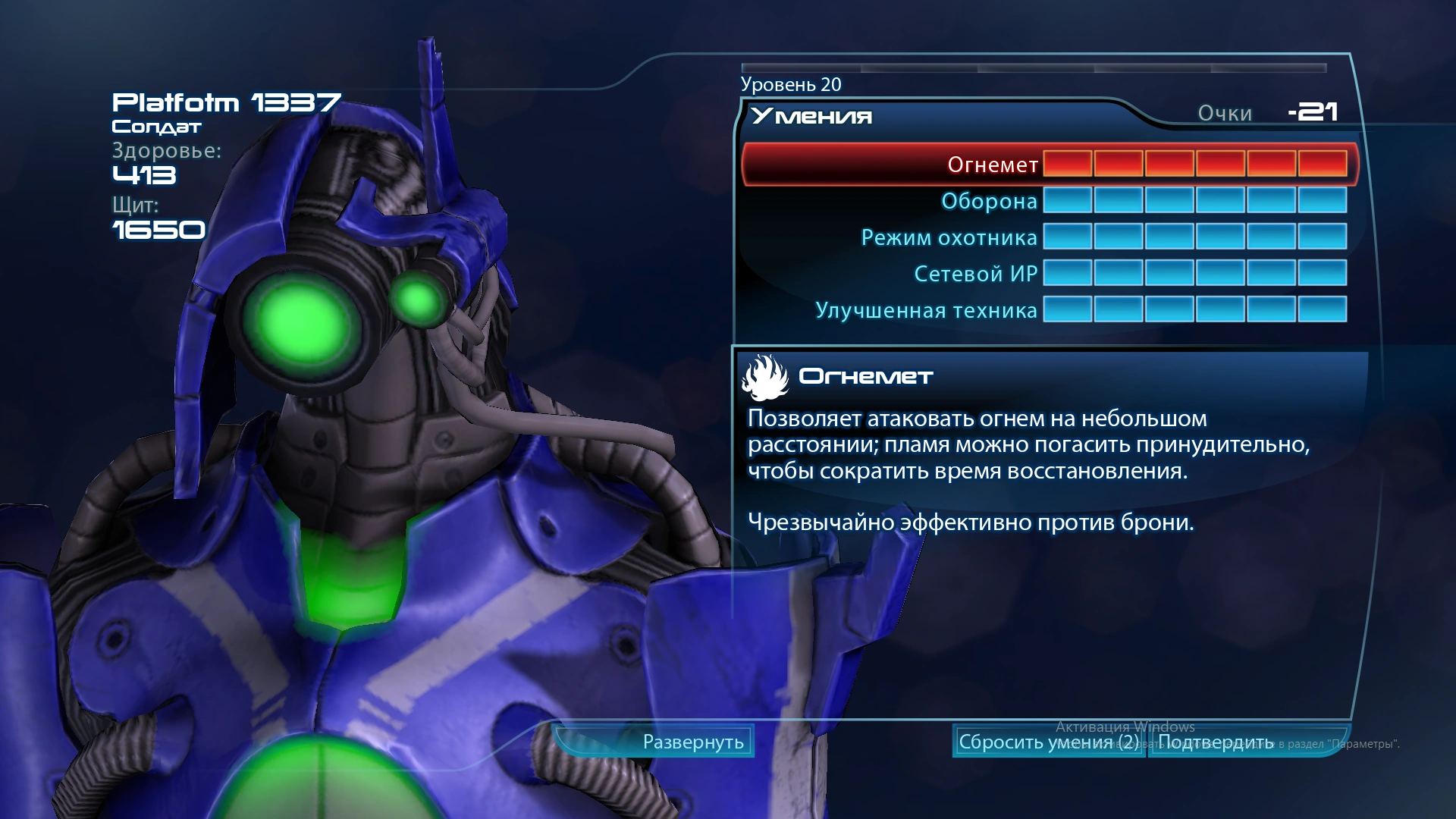Click the Развернуть button
The image size is (1456, 819).
(692, 742)
